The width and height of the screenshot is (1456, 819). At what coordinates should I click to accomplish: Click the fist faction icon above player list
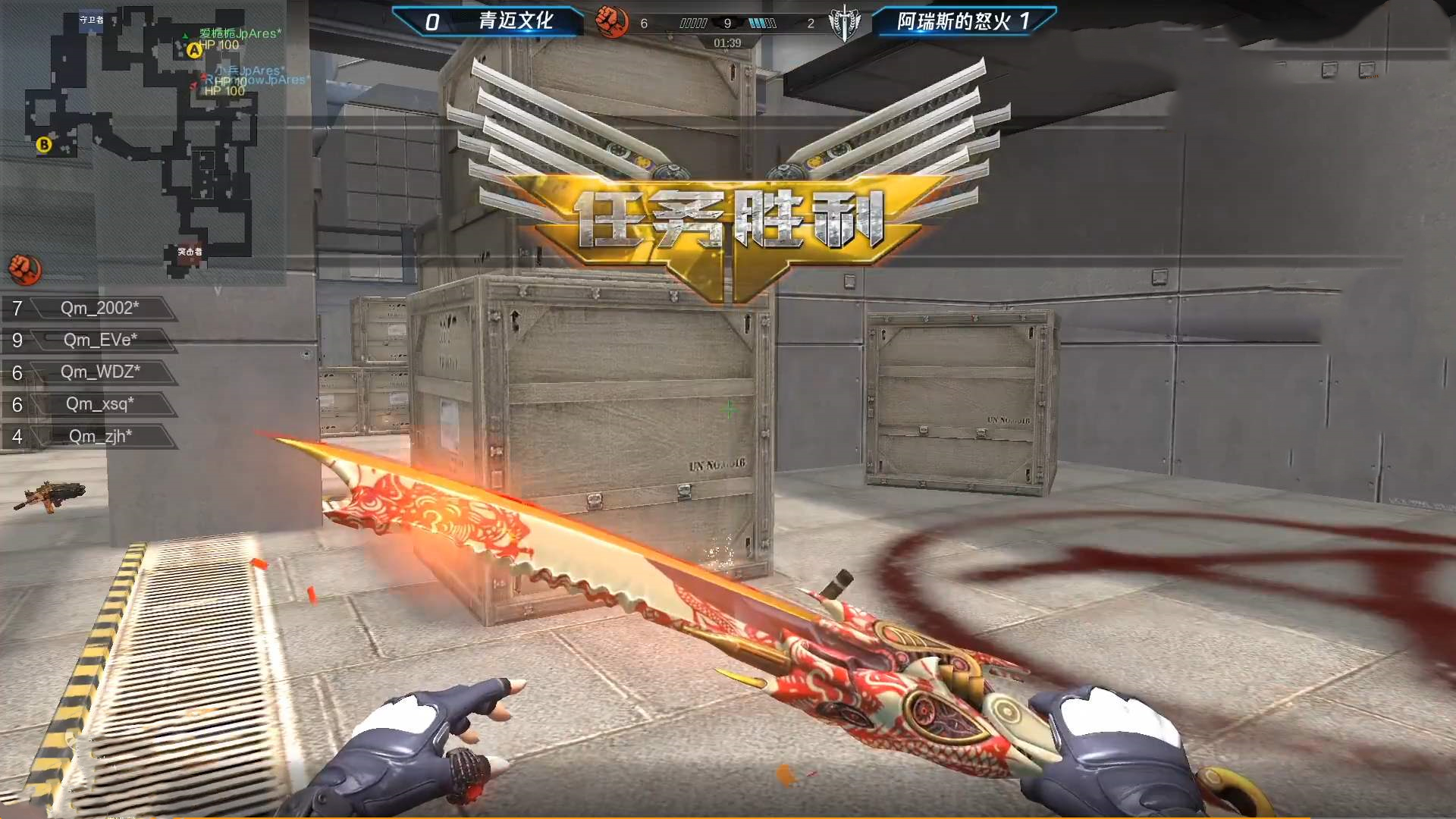coord(24,268)
